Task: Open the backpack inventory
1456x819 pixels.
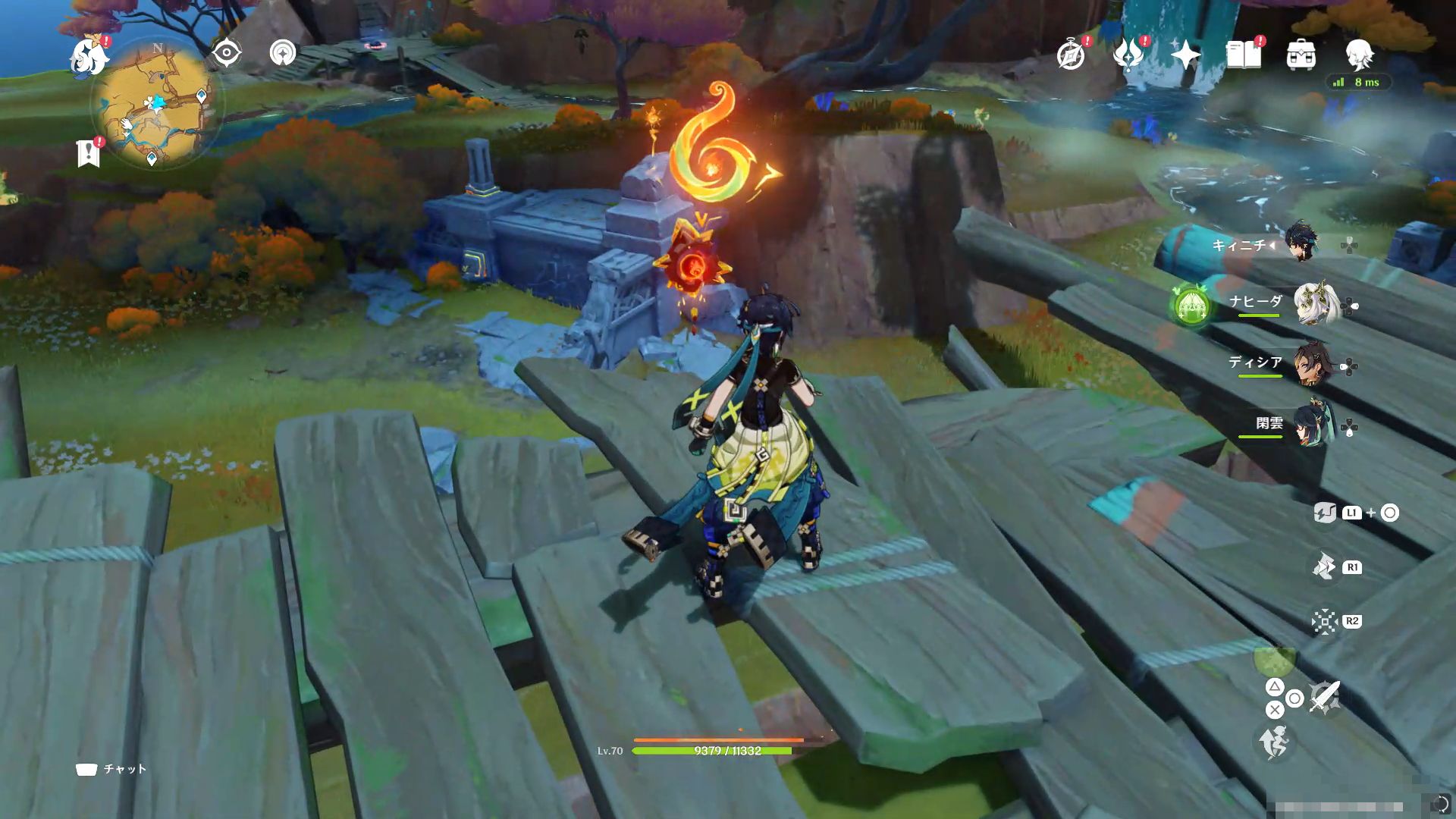Action: [1301, 55]
